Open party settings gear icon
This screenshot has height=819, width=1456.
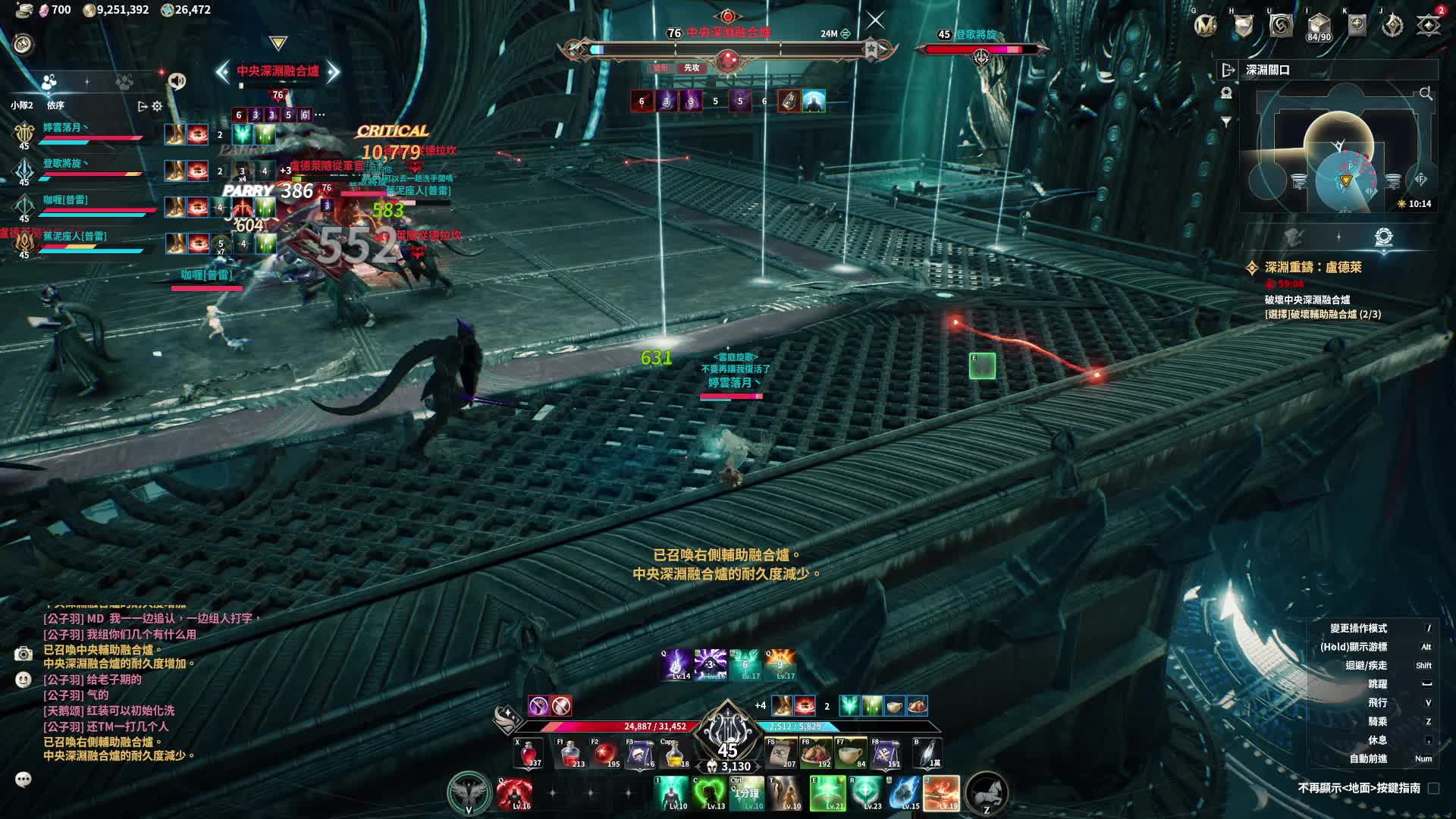pos(157,106)
